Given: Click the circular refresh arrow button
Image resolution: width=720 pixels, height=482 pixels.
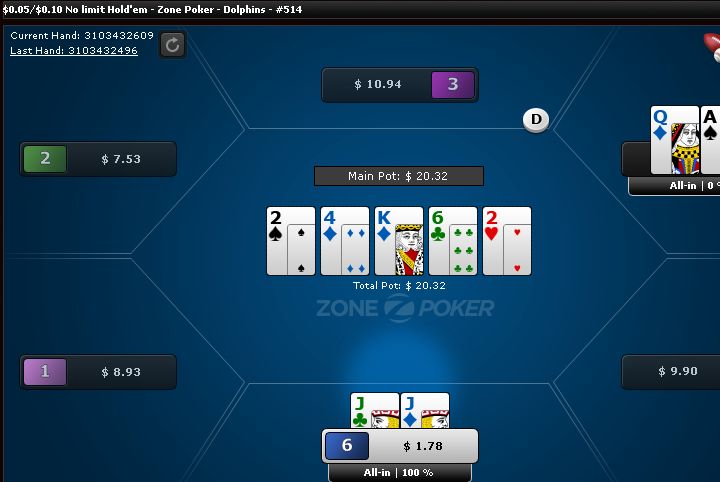Looking at the screenshot, I should [172, 44].
